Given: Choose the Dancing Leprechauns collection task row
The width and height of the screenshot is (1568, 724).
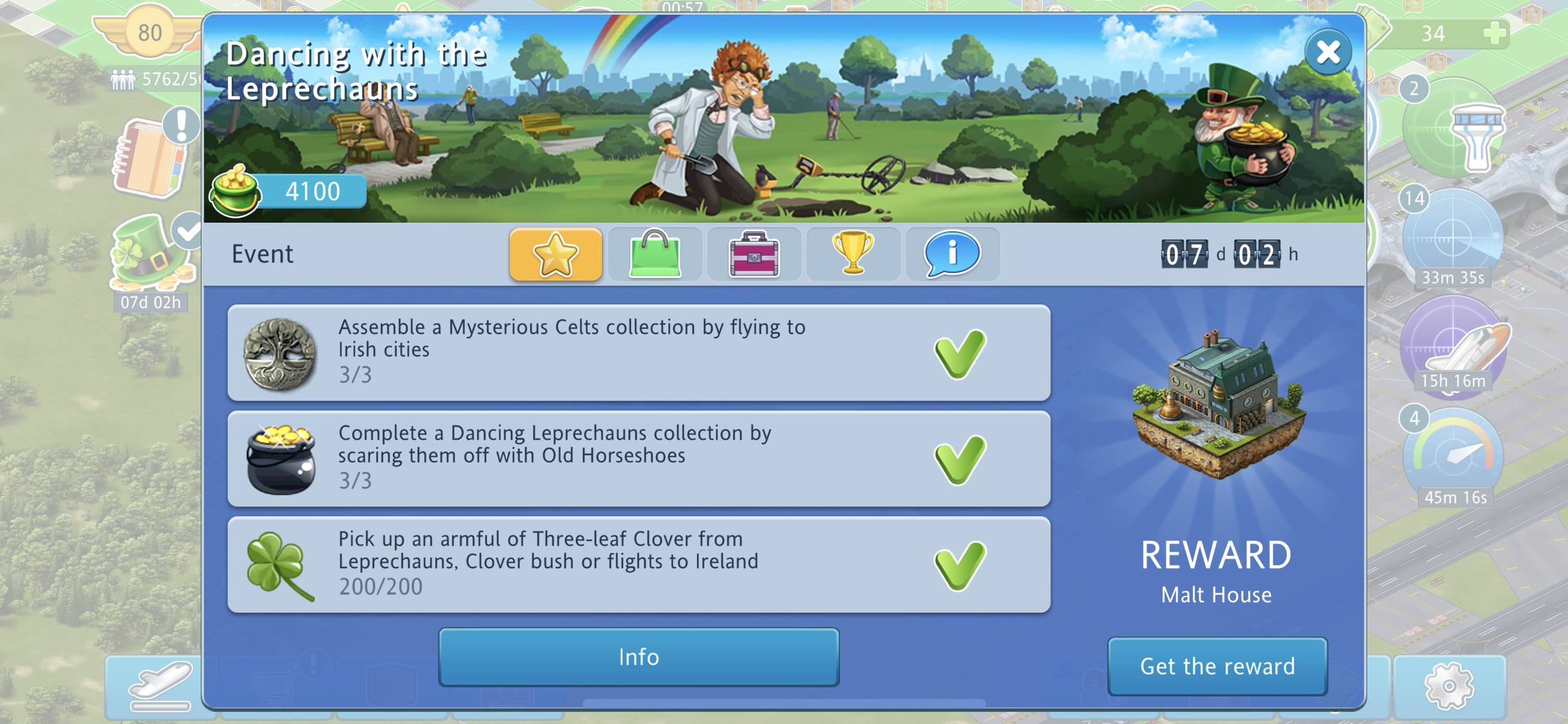Looking at the screenshot, I should (x=639, y=459).
